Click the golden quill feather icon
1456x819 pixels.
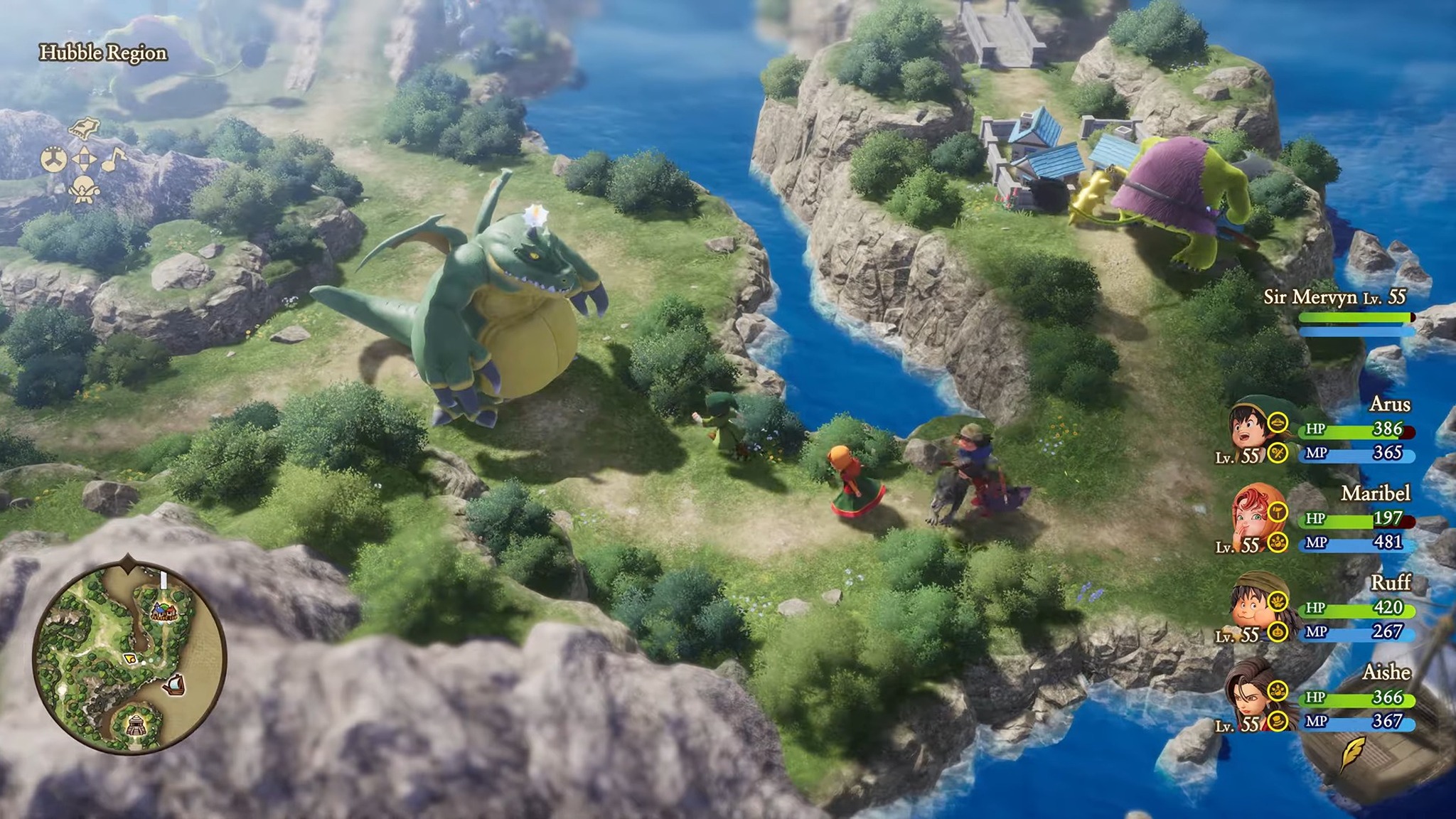click(x=1351, y=754)
